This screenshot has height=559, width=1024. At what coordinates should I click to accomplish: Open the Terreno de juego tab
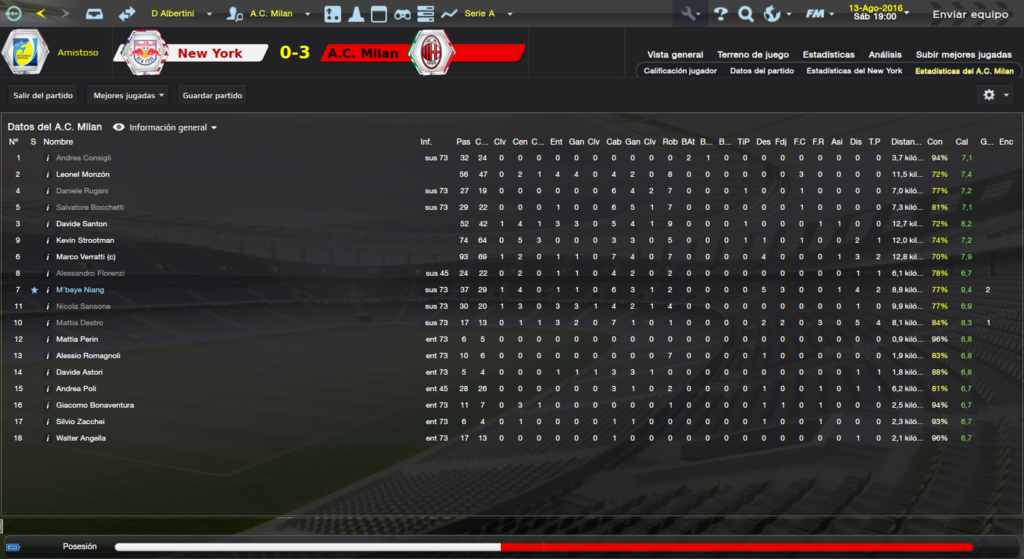point(752,54)
